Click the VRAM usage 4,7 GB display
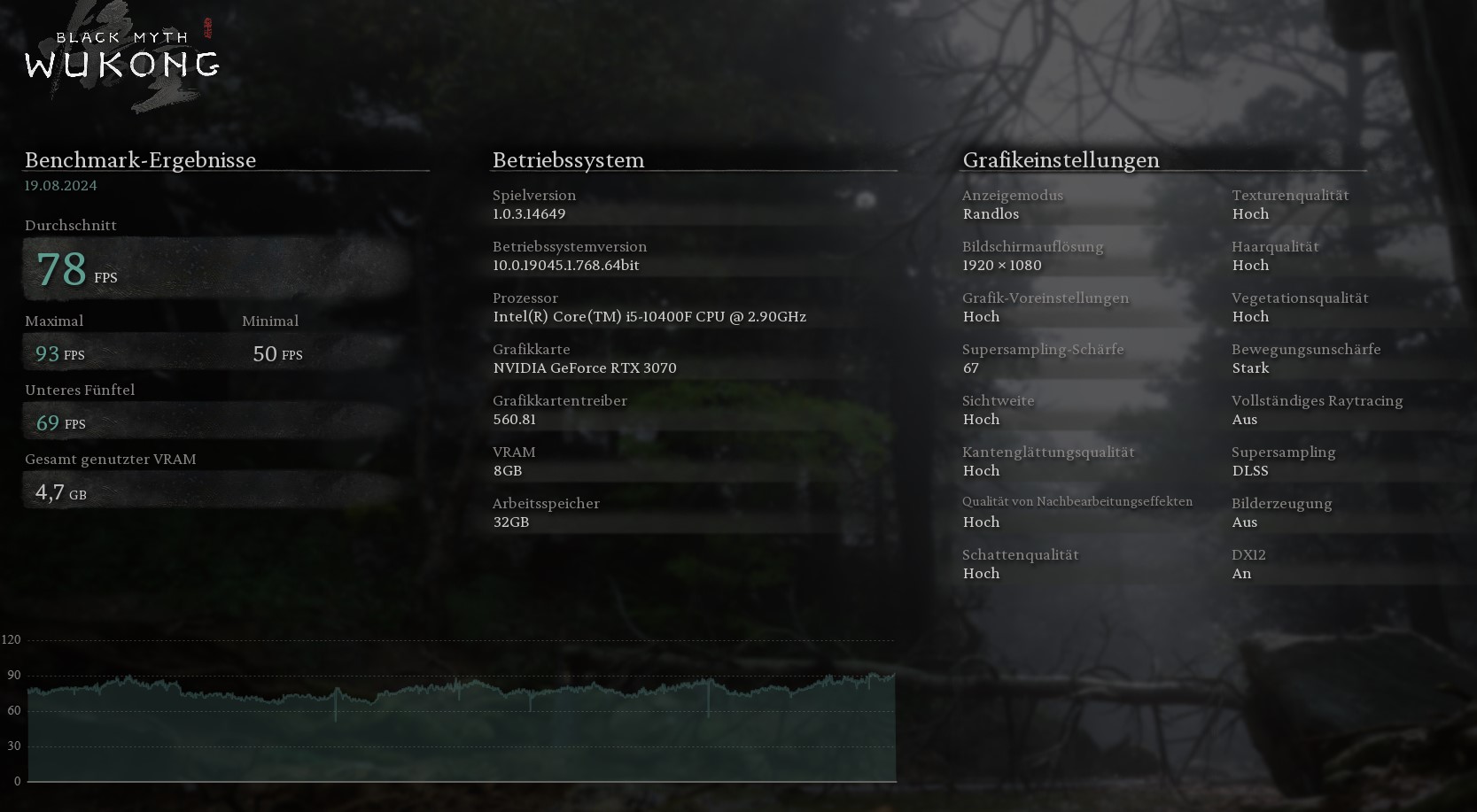Image resolution: width=1477 pixels, height=812 pixels. pos(59,491)
